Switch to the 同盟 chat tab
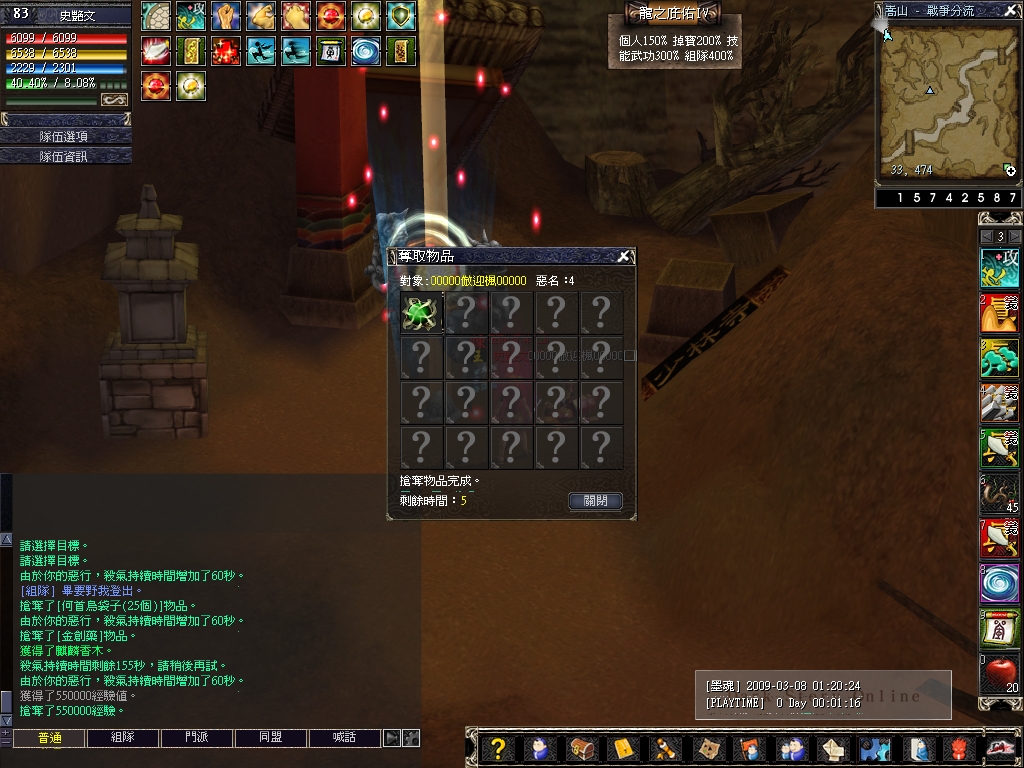The image size is (1024, 768). (x=271, y=738)
